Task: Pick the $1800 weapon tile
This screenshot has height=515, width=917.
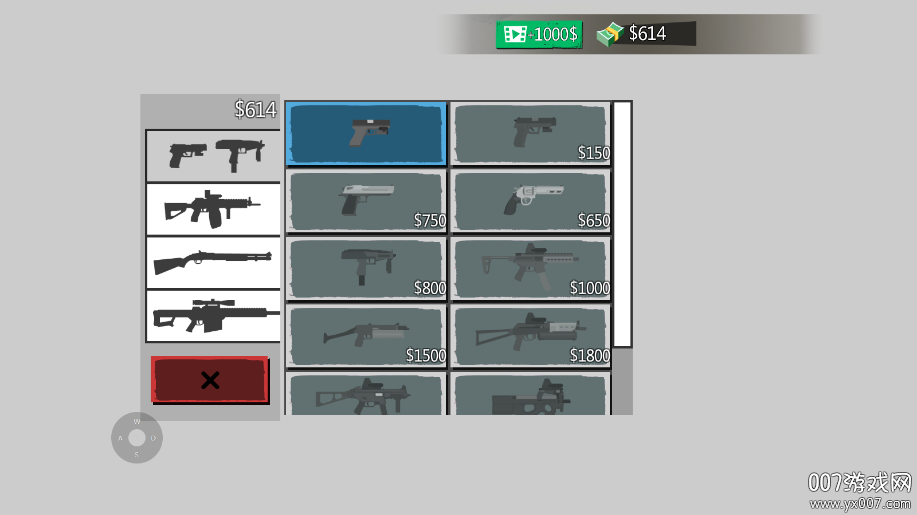Action: click(531, 336)
